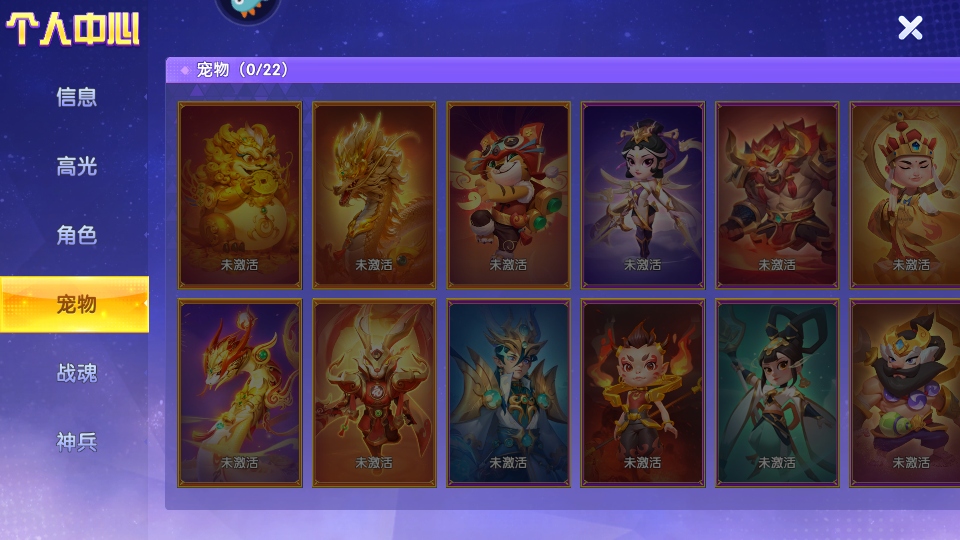Select the black-bearded warrior pet card
Image resolution: width=960 pixels, height=540 pixels.
coord(906,393)
